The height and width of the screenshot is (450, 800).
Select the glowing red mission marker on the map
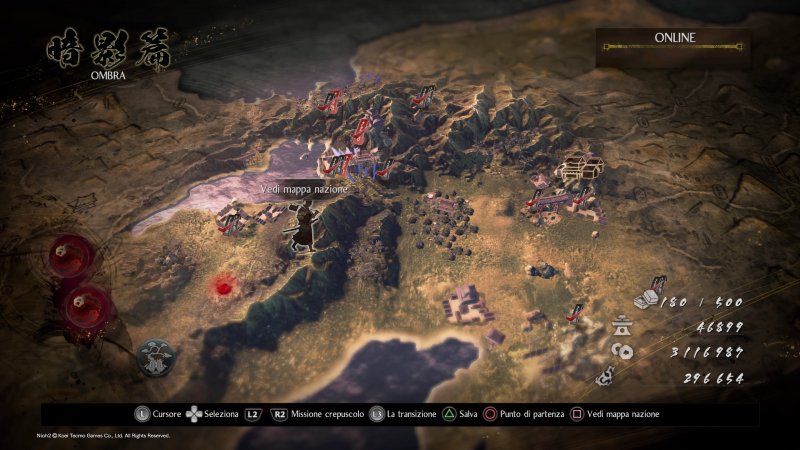tap(222, 288)
